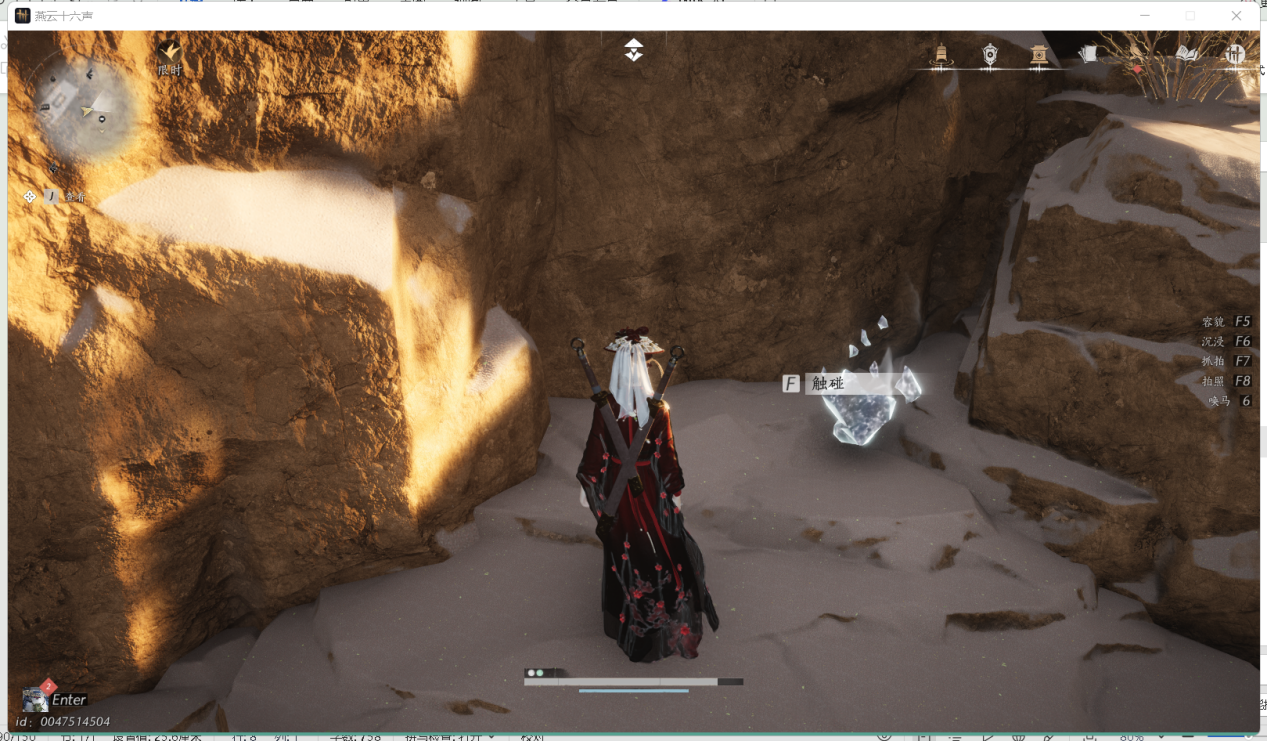Open the shrine pavilion icon
This screenshot has height=741, width=1267.
click(1039, 55)
